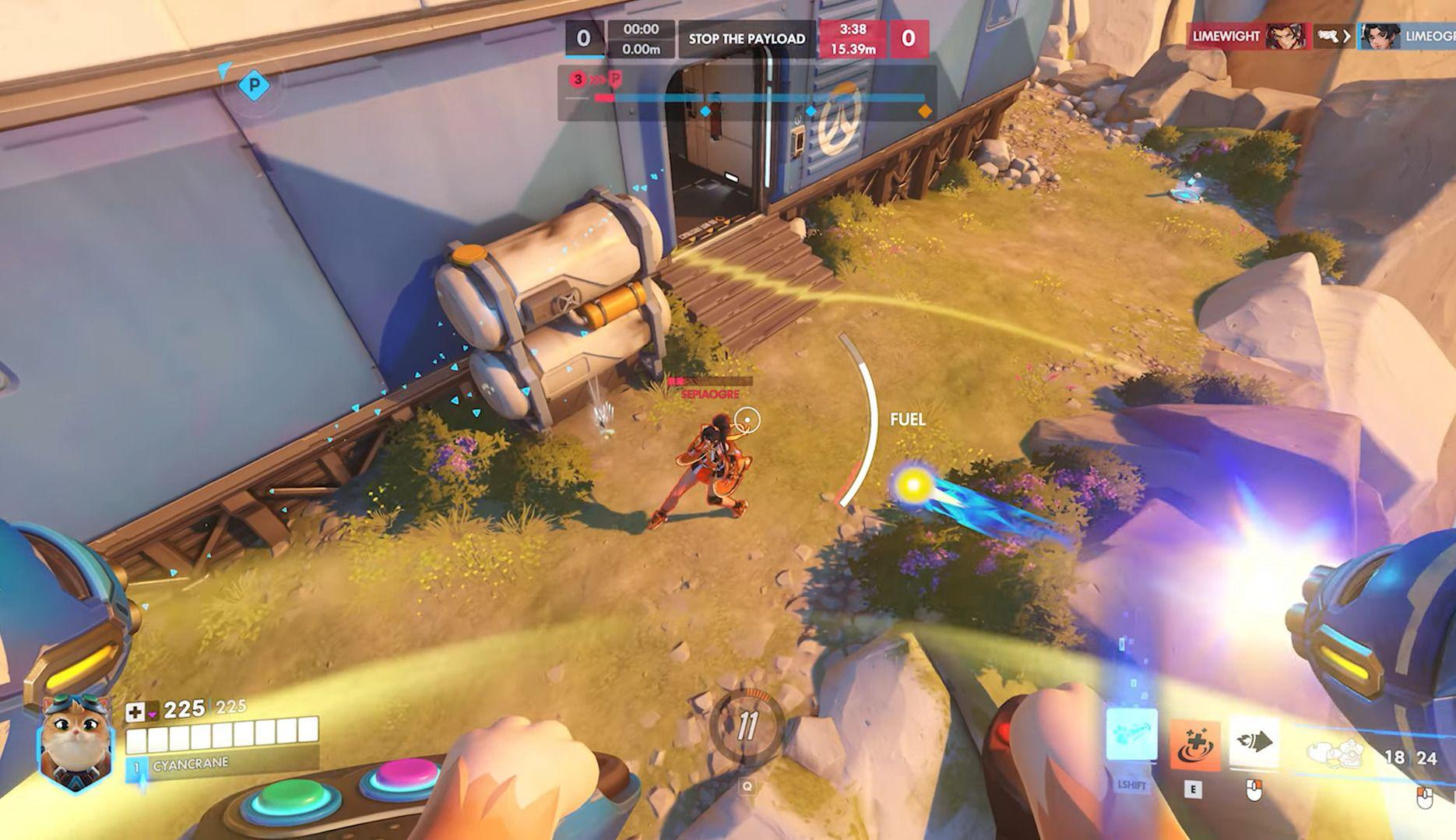Use the orange healing-cross ability
This screenshot has width=1456, height=840.
pos(1194,745)
